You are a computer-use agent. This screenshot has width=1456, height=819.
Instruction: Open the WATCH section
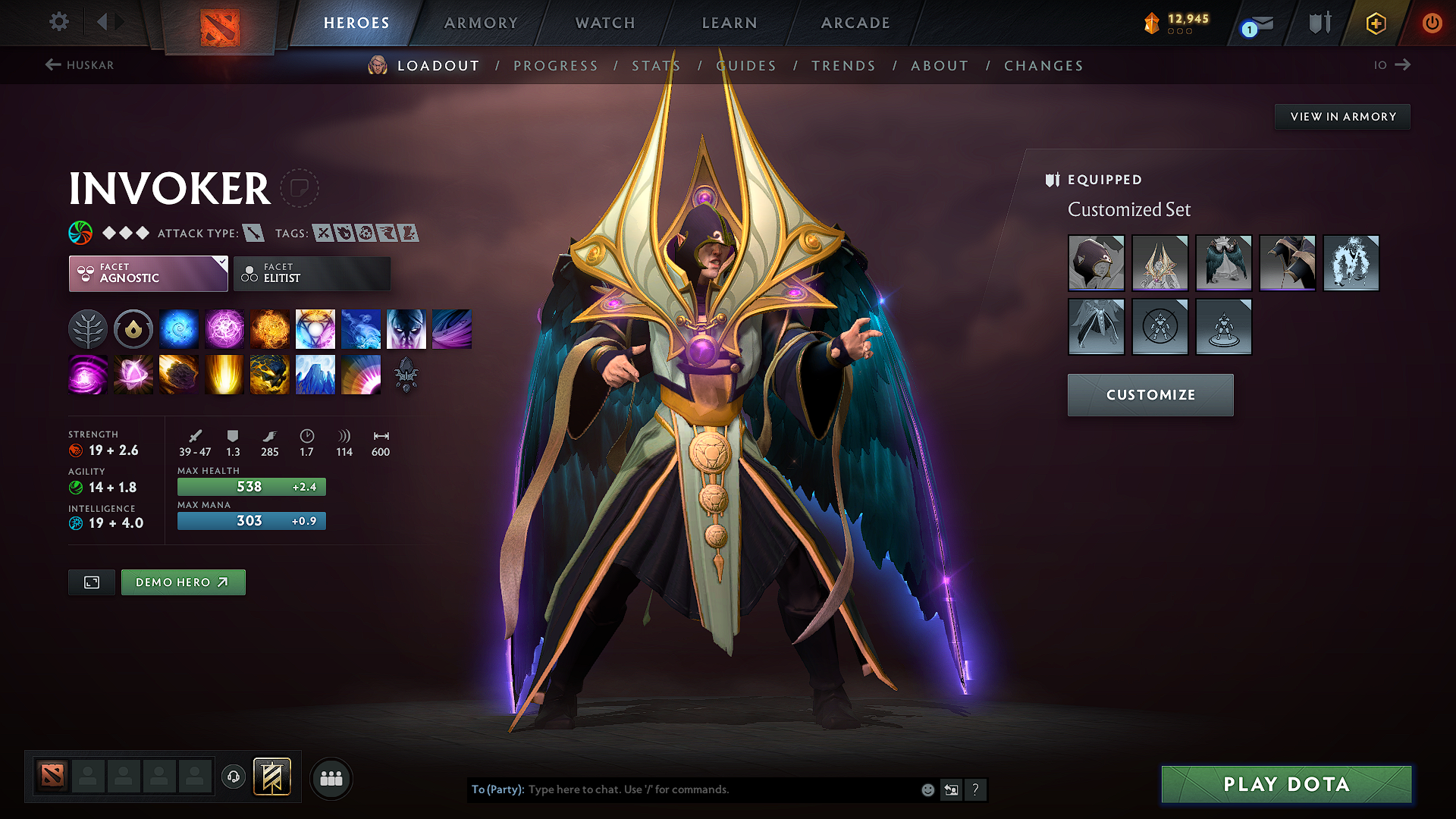click(604, 23)
